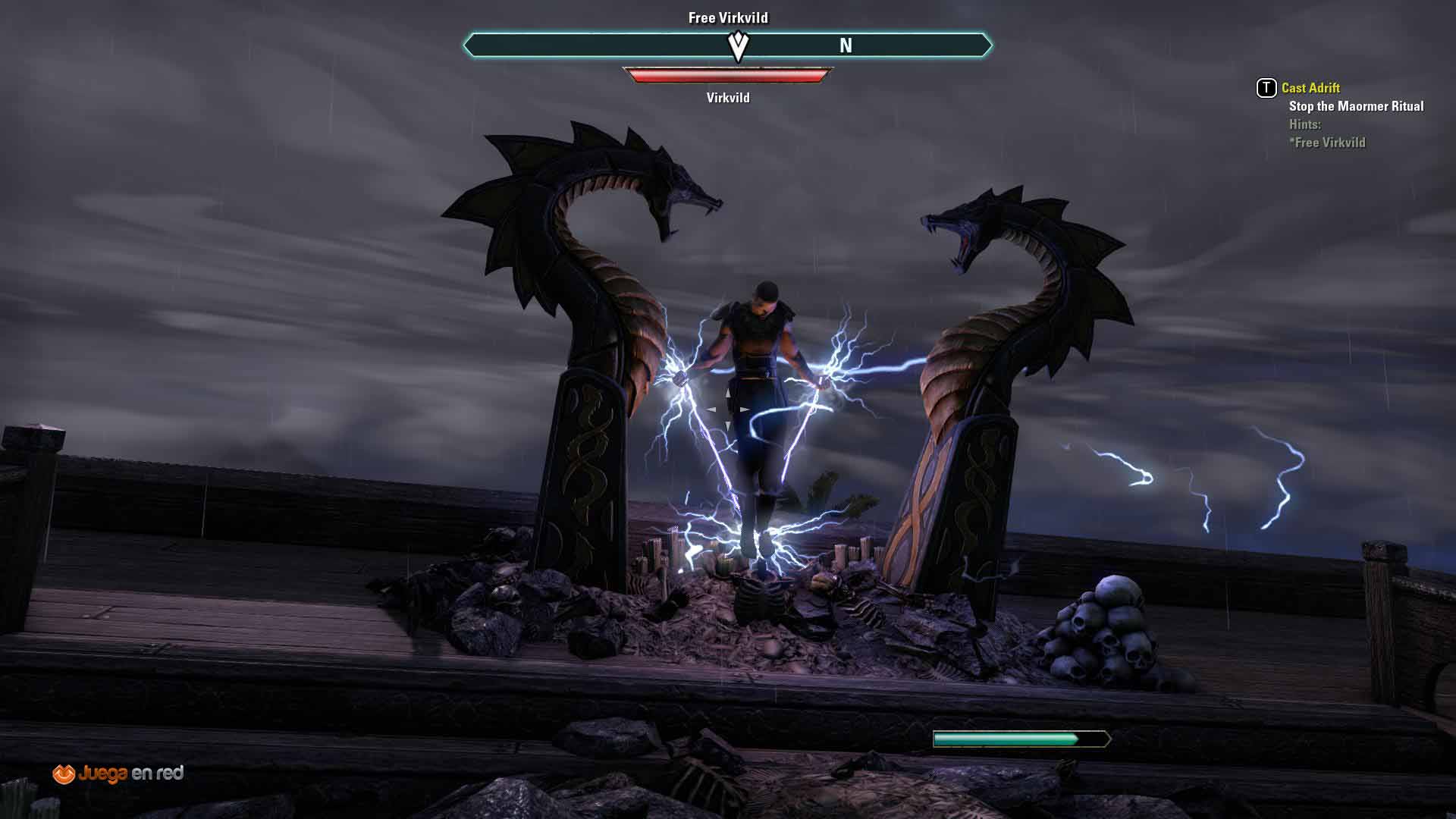Viewport: 1456px width, 819px height.
Task: Open the Juega en red watermark logo
Action: pyautogui.click(x=118, y=773)
